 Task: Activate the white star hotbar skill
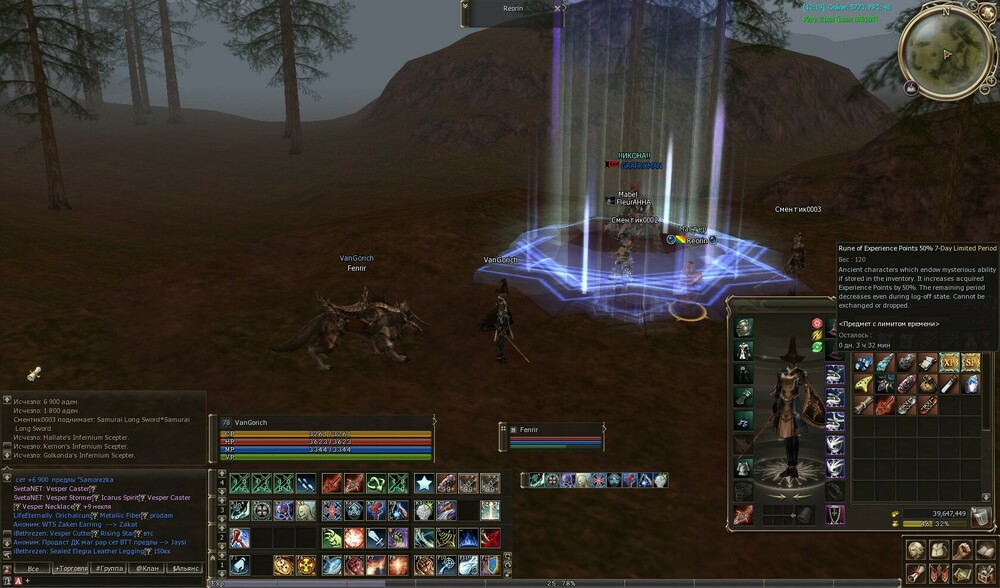423,483
